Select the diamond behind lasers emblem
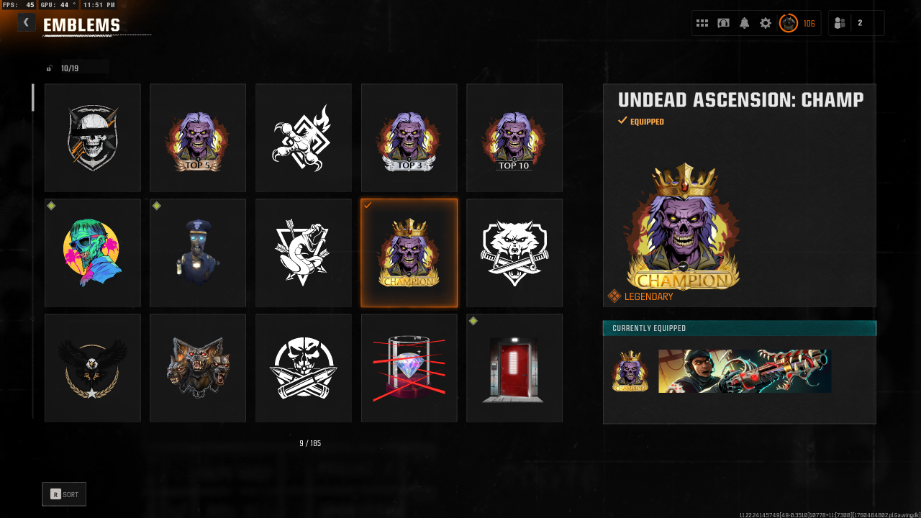921x518 pixels. point(409,368)
